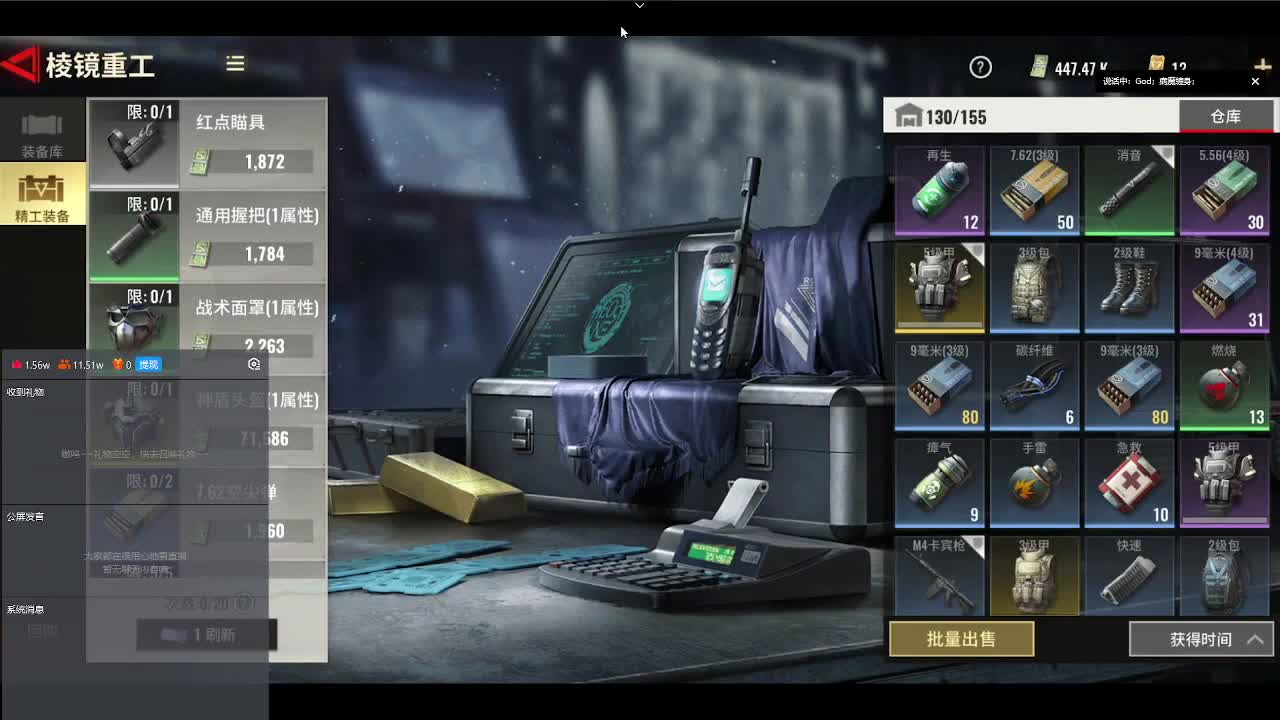Click the 批量出售 batch sell button
This screenshot has width=1280, height=720.
961,639
